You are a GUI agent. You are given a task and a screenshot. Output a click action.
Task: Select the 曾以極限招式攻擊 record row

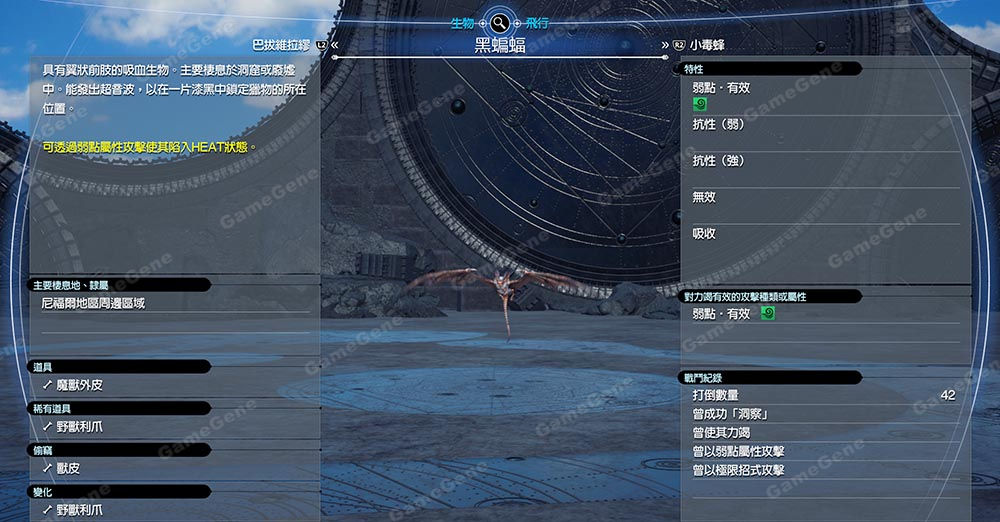pos(738,470)
